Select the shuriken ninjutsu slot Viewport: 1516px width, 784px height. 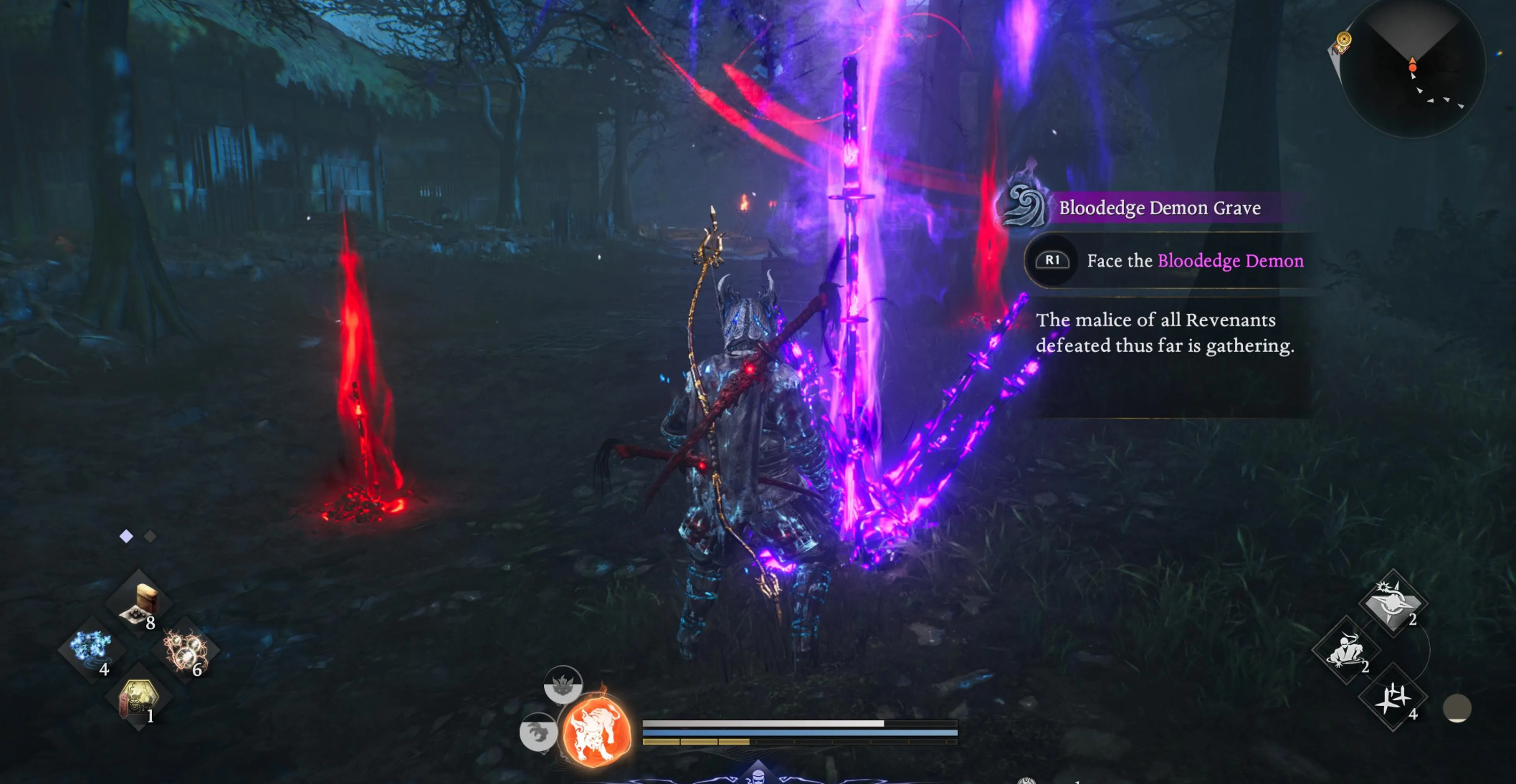(x=1393, y=698)
